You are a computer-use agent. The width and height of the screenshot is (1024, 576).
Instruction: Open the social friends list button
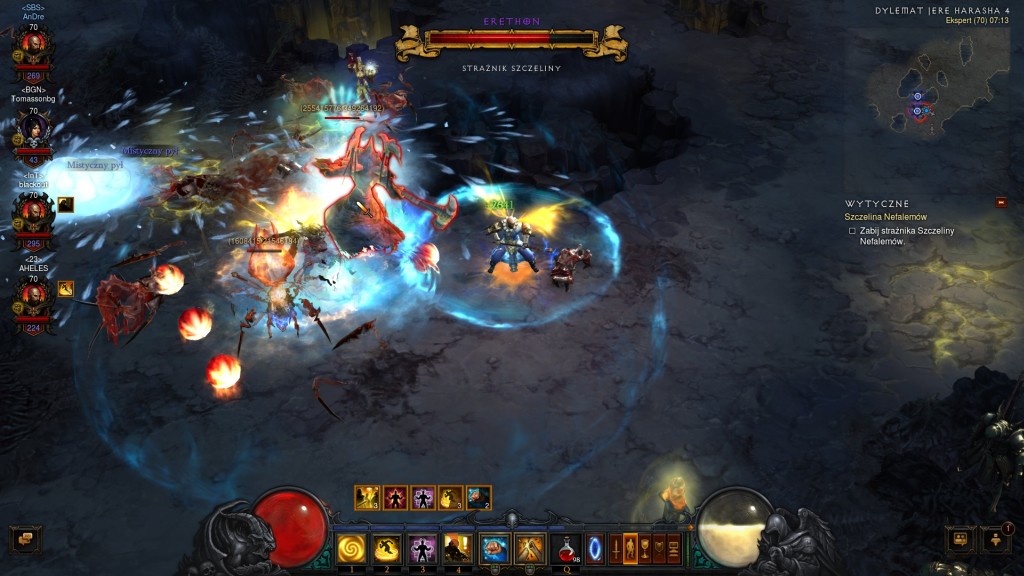960,540
